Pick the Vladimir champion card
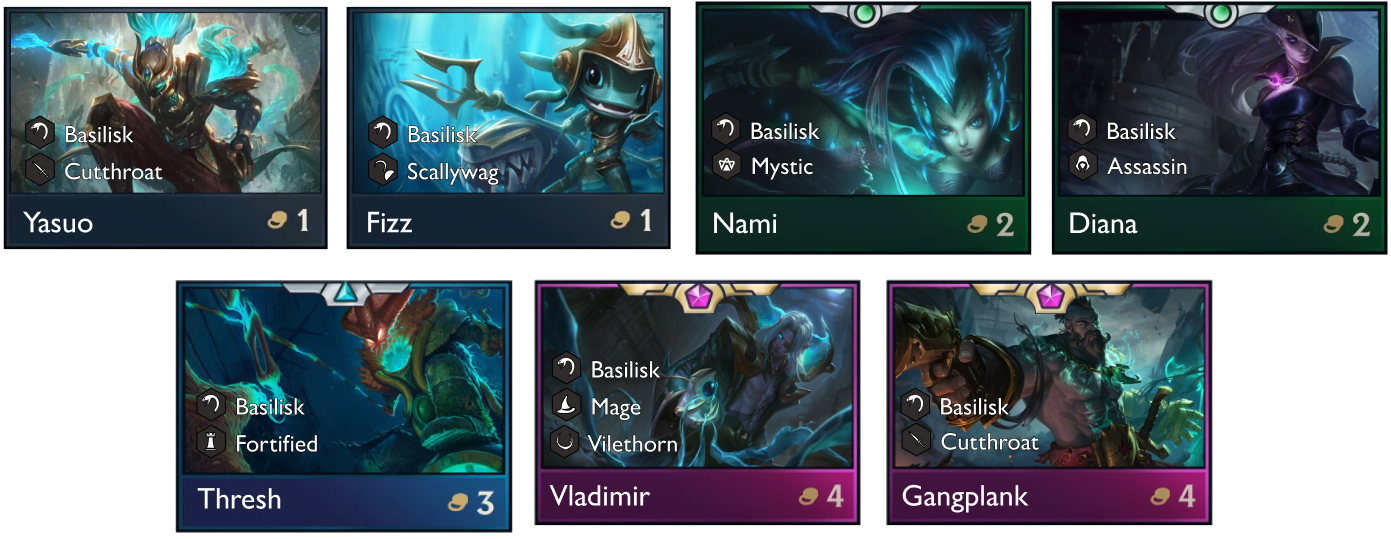The height and width of the screenshot is (539, 1391). point(697,402)
